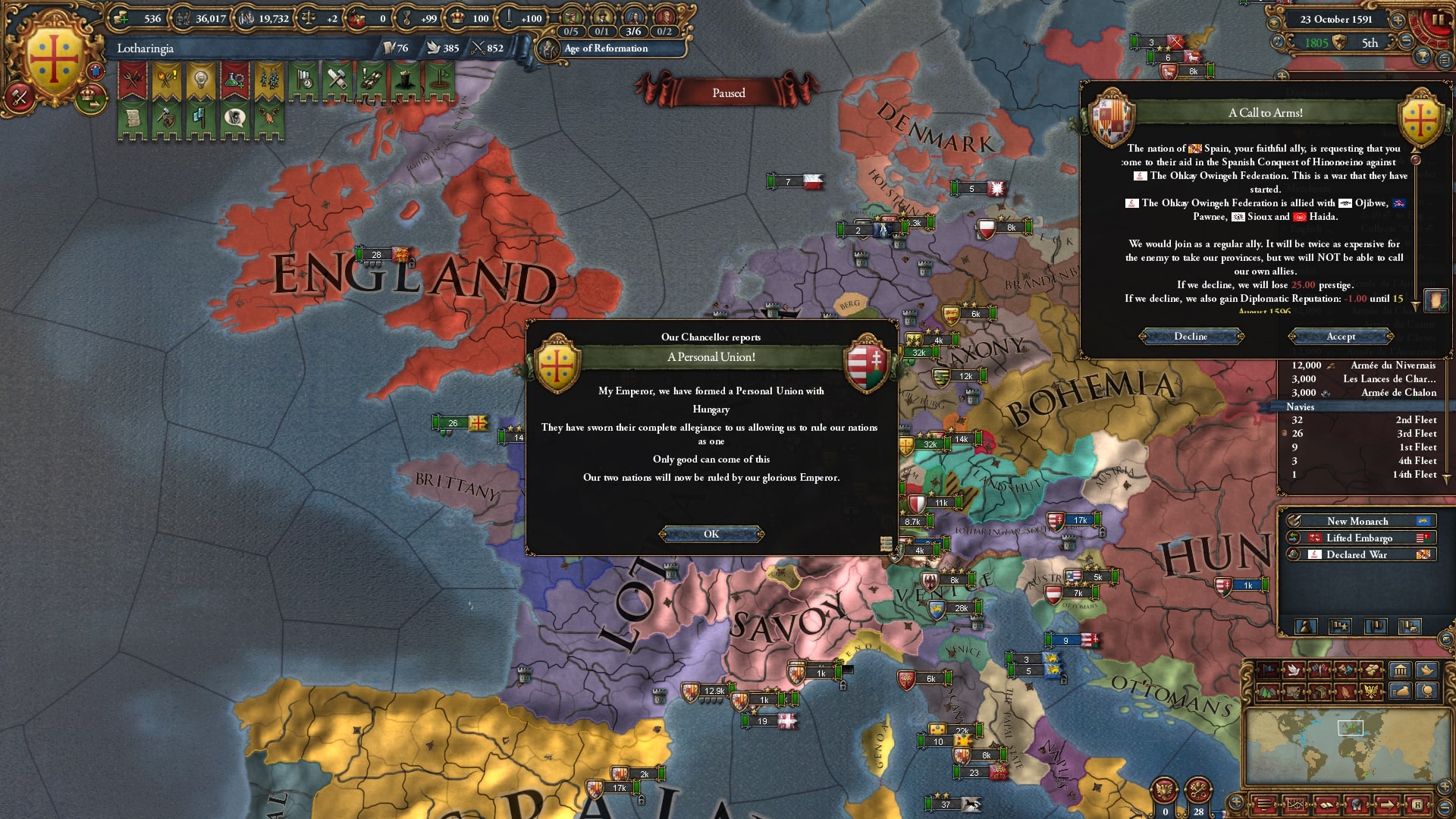Open the Age of Reformation panel

coord(606,48)
